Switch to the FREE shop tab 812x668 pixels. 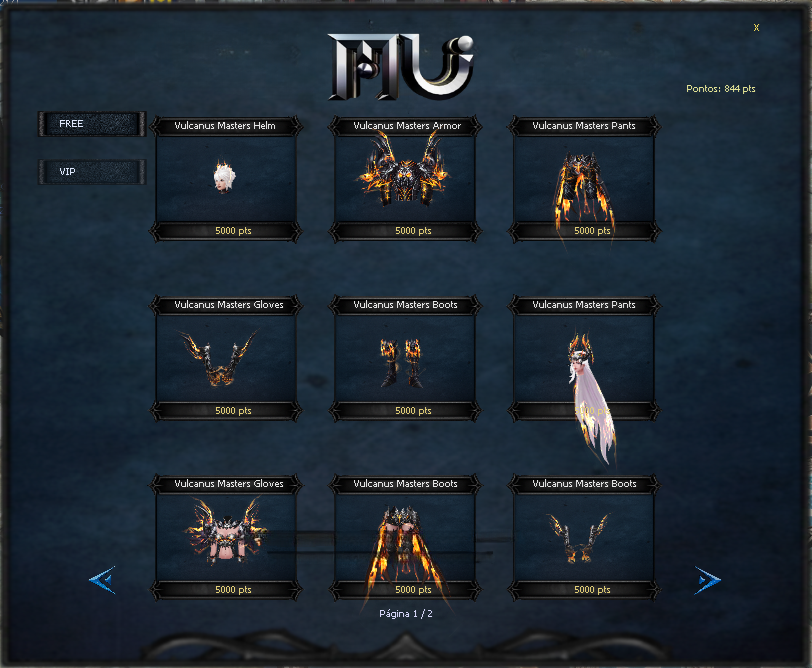coord(91,124)
